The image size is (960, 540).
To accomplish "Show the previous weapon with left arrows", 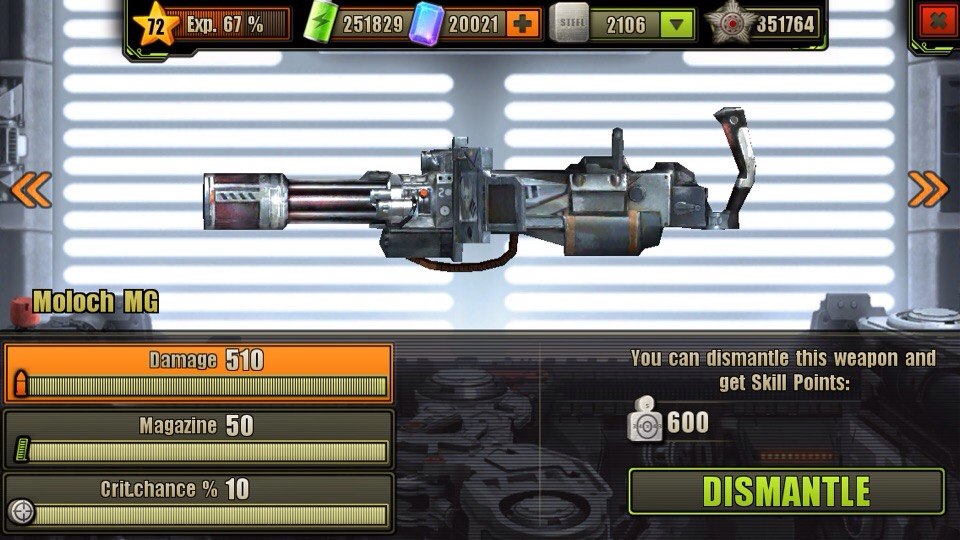I will point(30,188).
